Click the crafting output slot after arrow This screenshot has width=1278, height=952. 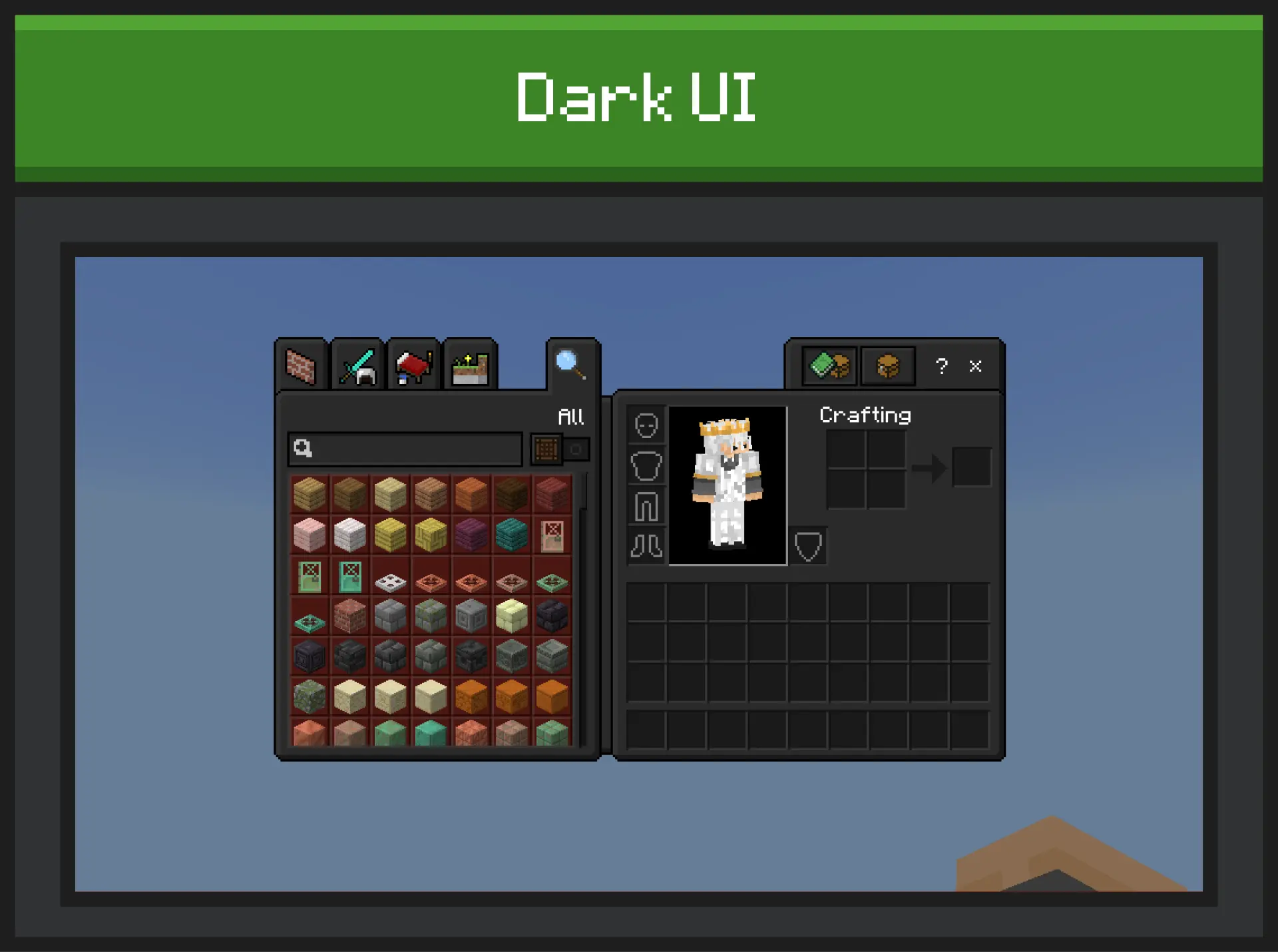tap(971, 467)
